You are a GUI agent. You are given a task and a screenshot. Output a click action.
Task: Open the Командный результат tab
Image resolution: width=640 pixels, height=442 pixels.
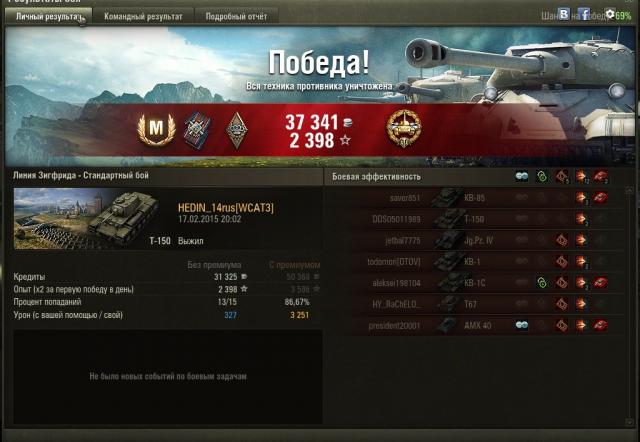click(143, 17)
